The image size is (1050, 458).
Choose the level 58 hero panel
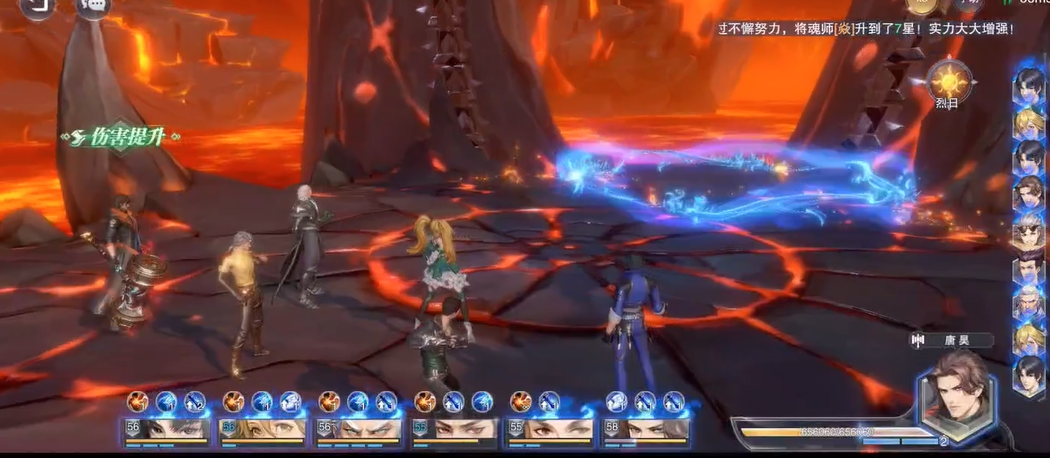point(646,430)
